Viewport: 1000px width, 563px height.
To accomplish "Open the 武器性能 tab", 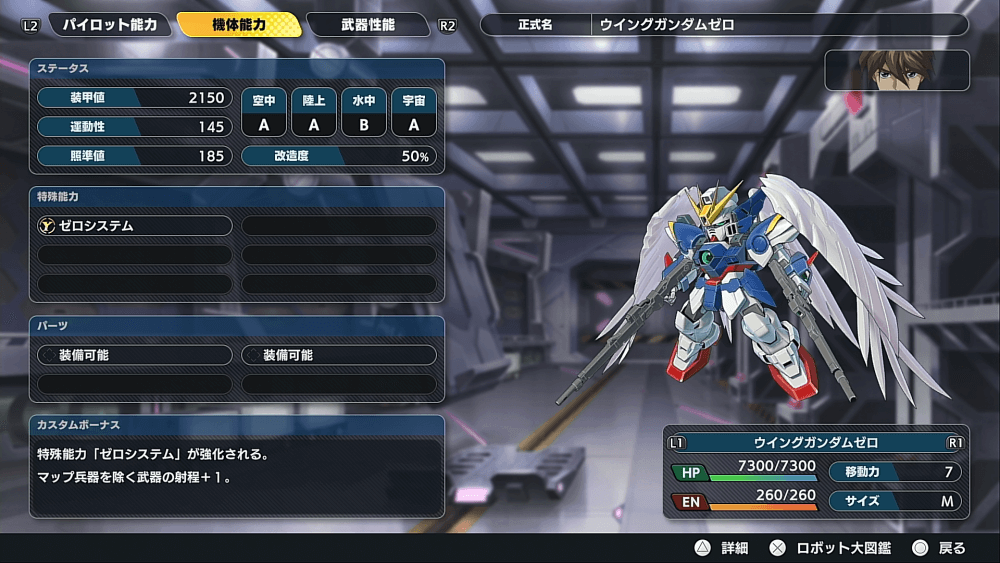I will coord(367,24).
